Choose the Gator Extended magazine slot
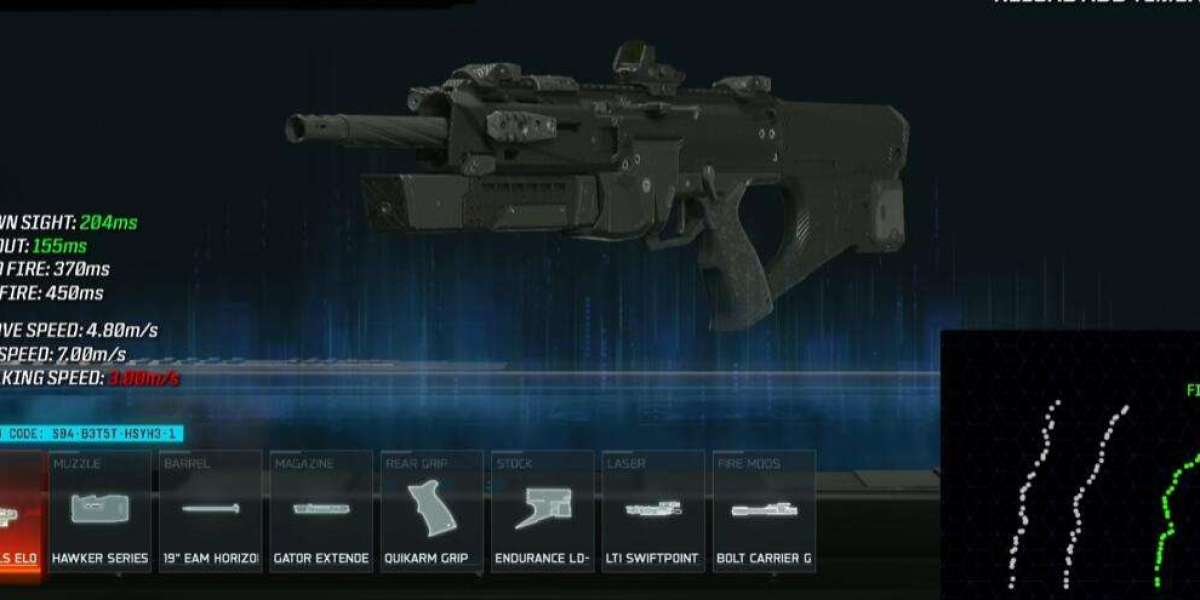This screenshot has height=600, width=1200. click(321, 512)
